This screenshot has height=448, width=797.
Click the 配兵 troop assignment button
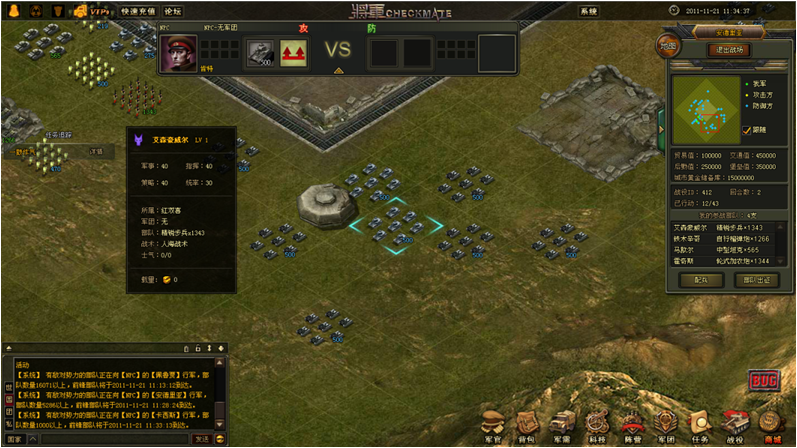[x=701, y=280]
